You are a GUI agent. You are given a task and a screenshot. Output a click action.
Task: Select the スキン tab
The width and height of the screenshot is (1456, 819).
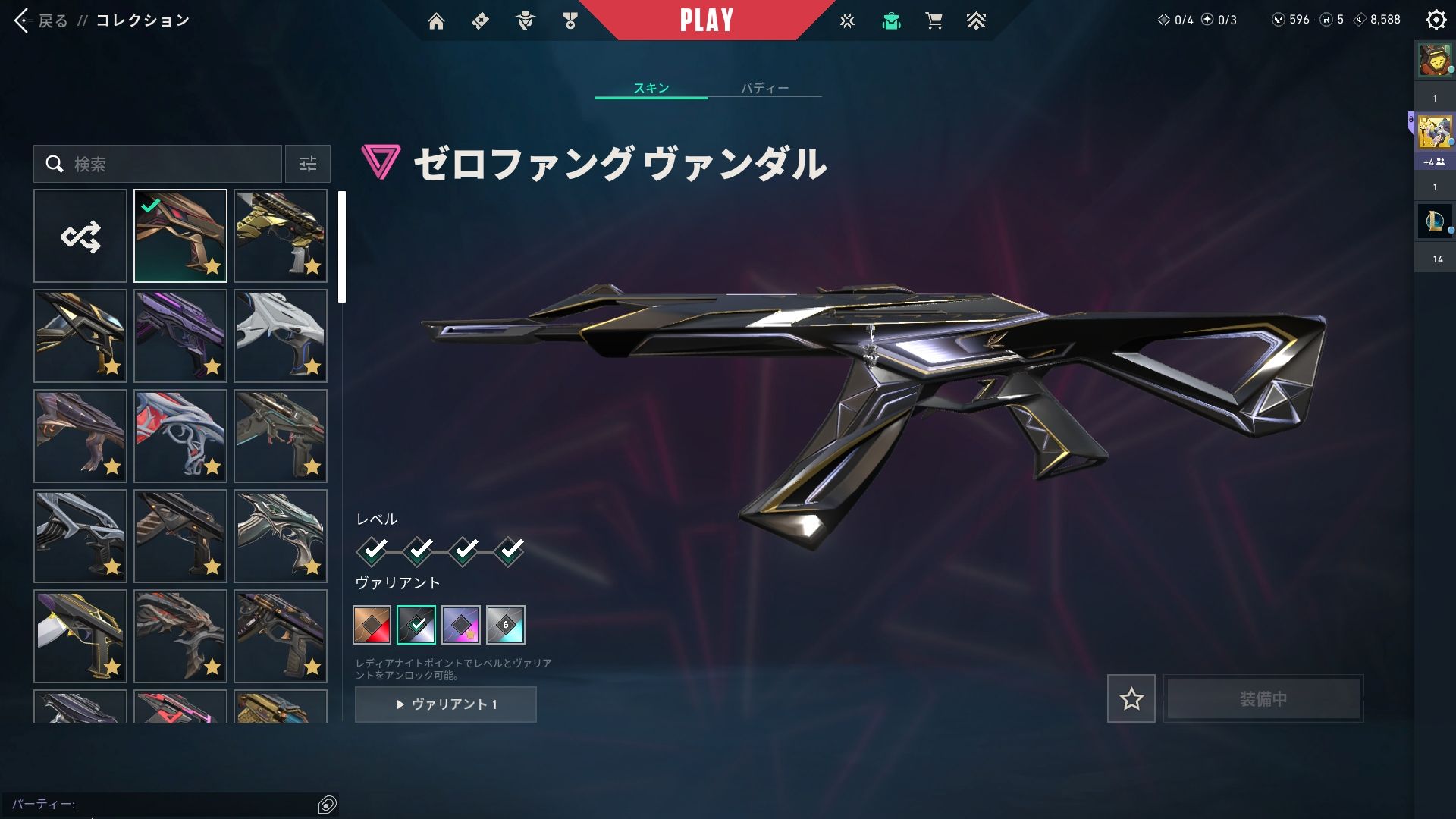651,88
